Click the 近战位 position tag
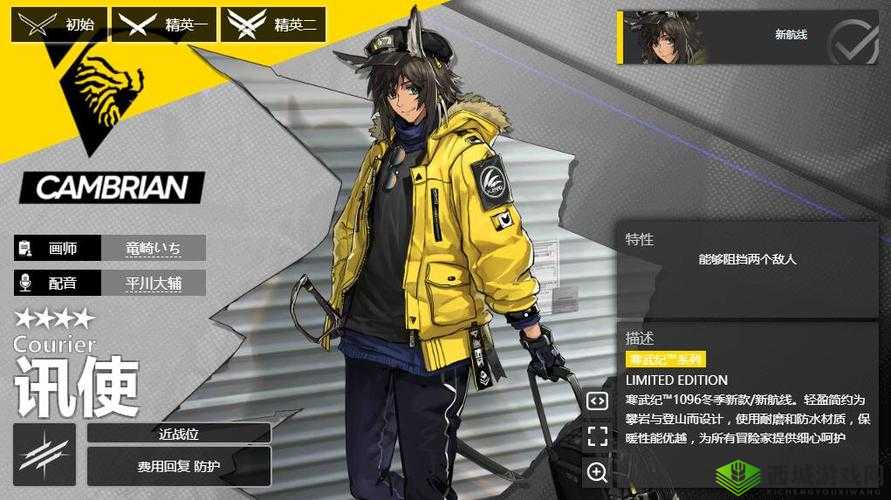Screen dimensions: 891x500 (179, 433)
